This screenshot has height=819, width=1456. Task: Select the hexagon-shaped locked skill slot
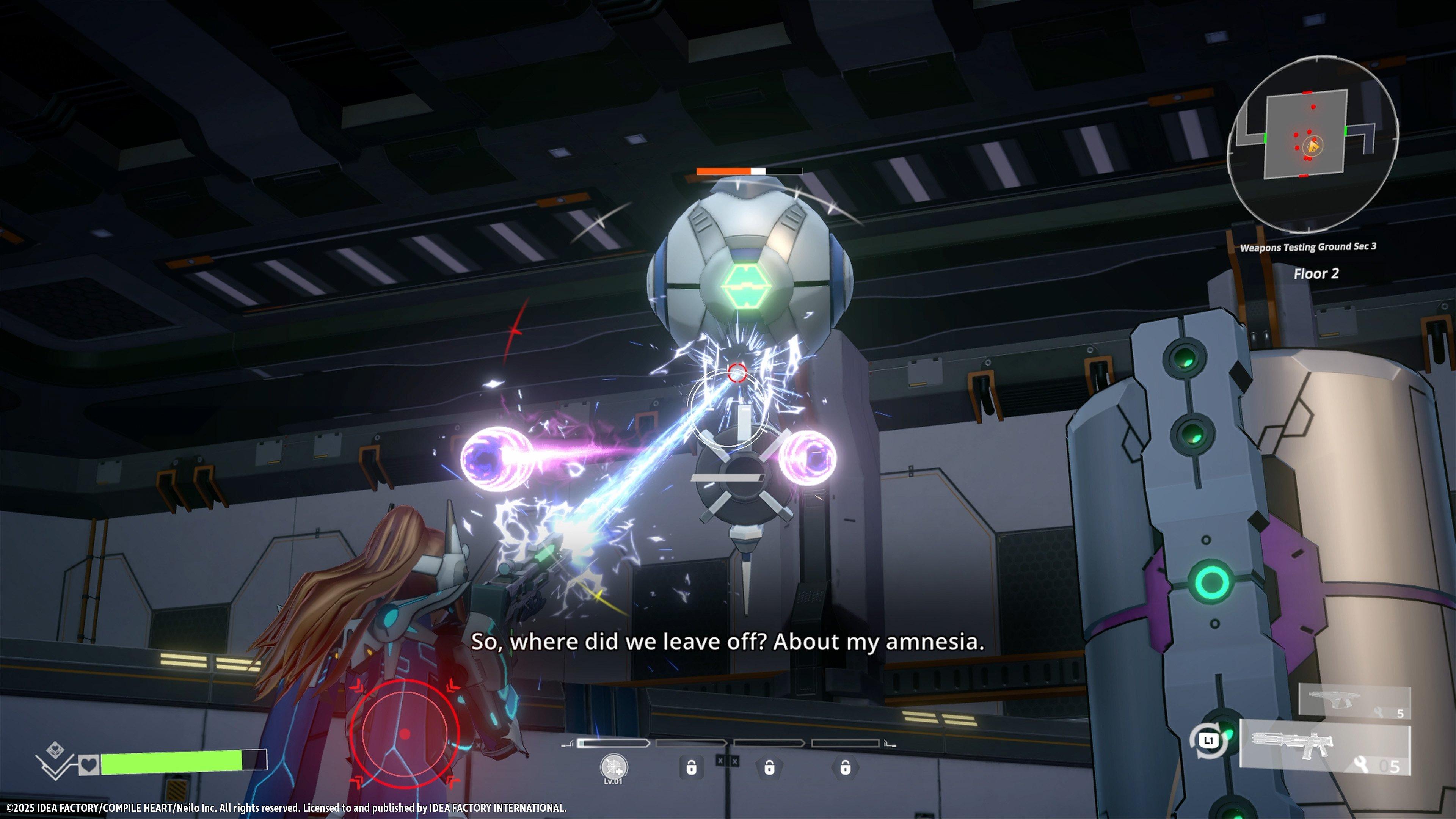coord(845,767)
